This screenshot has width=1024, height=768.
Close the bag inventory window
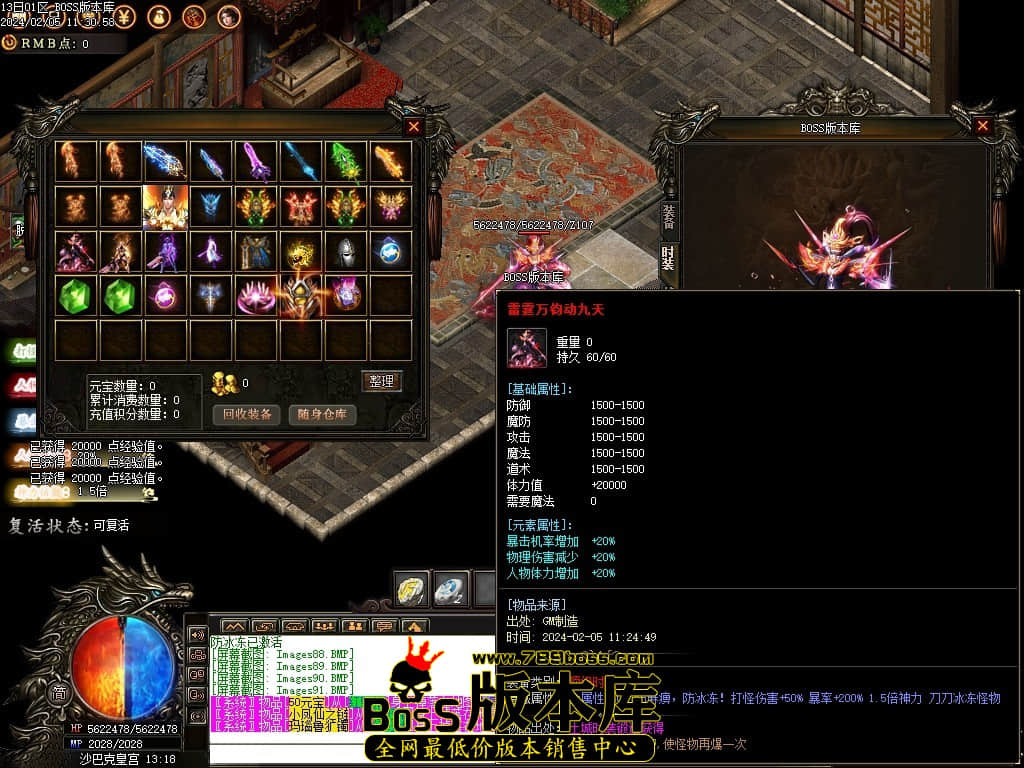pyautogui.click(x=414, y=127)
